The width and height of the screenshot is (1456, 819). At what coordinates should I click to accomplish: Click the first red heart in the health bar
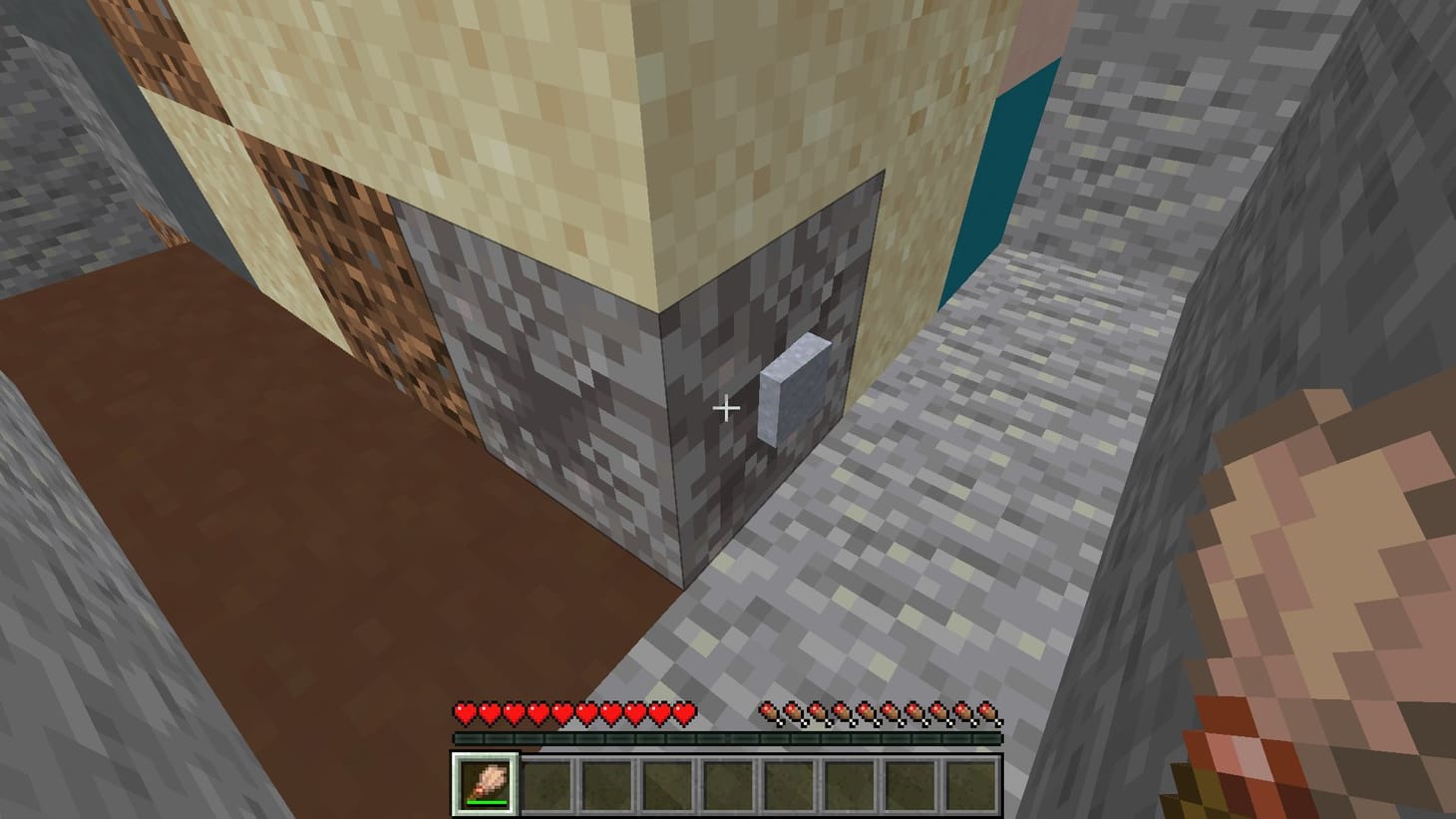(x=465, y=714)
